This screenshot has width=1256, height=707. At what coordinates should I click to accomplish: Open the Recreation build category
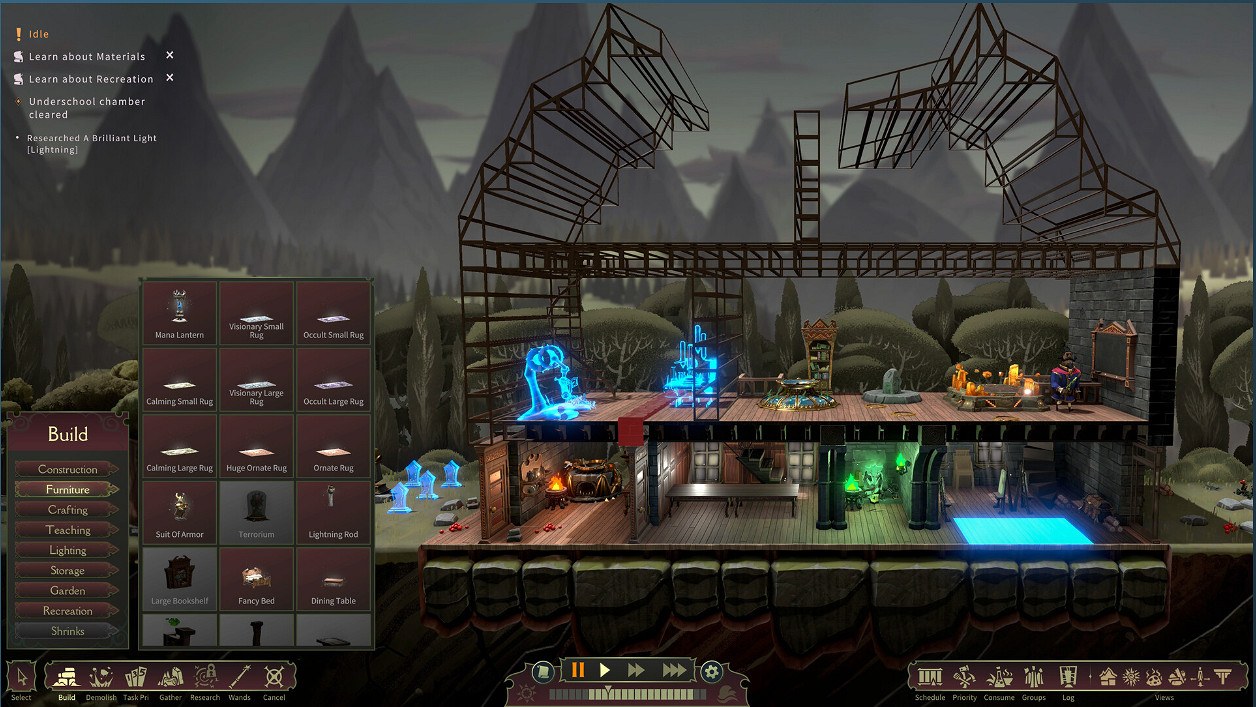point(67,611)
